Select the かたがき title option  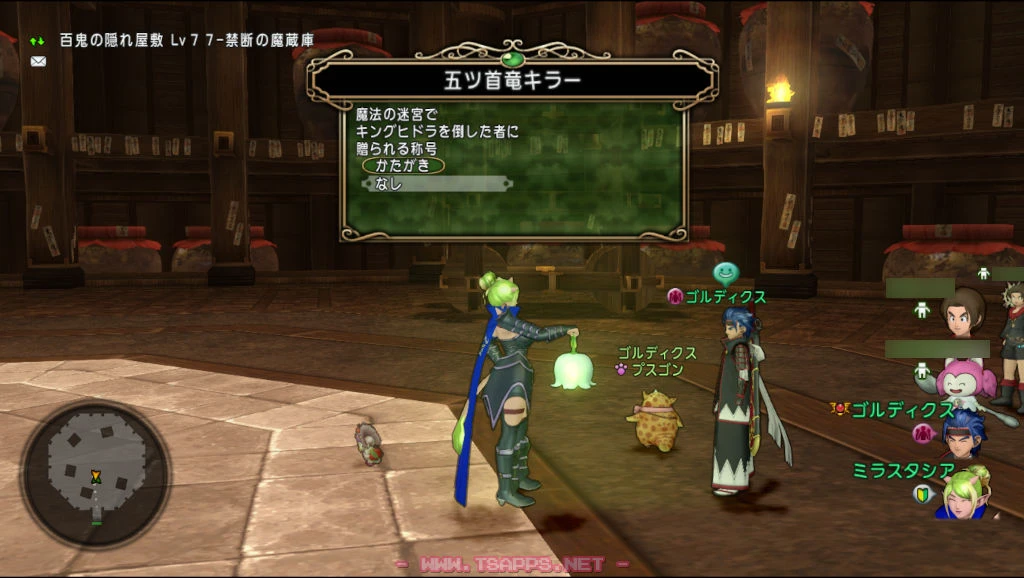coord(403,166)
